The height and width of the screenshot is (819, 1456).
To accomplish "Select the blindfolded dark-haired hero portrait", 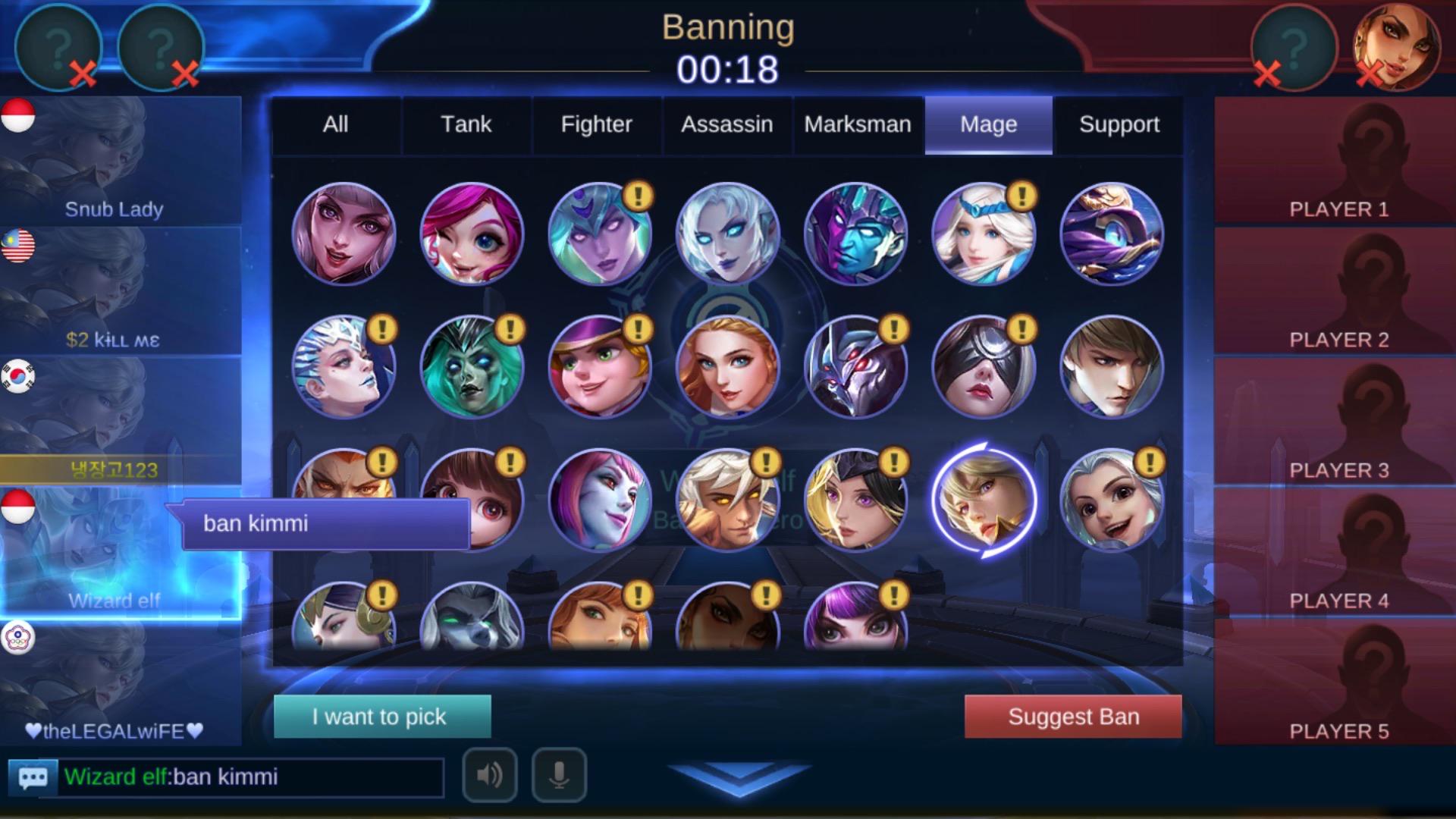I will (x=984, y=367).
